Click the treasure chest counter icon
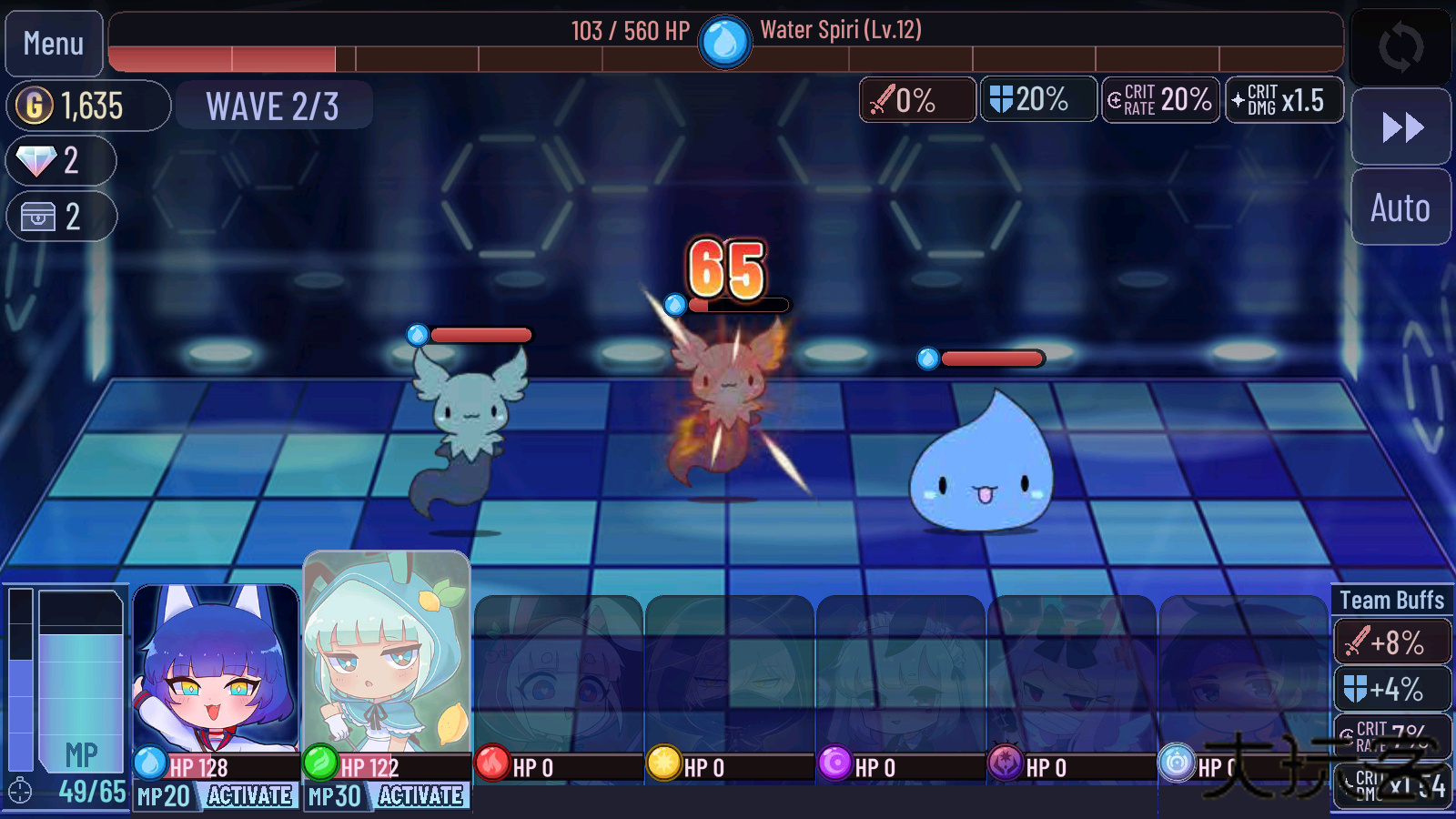1456x819 pixels. (36, 217)
